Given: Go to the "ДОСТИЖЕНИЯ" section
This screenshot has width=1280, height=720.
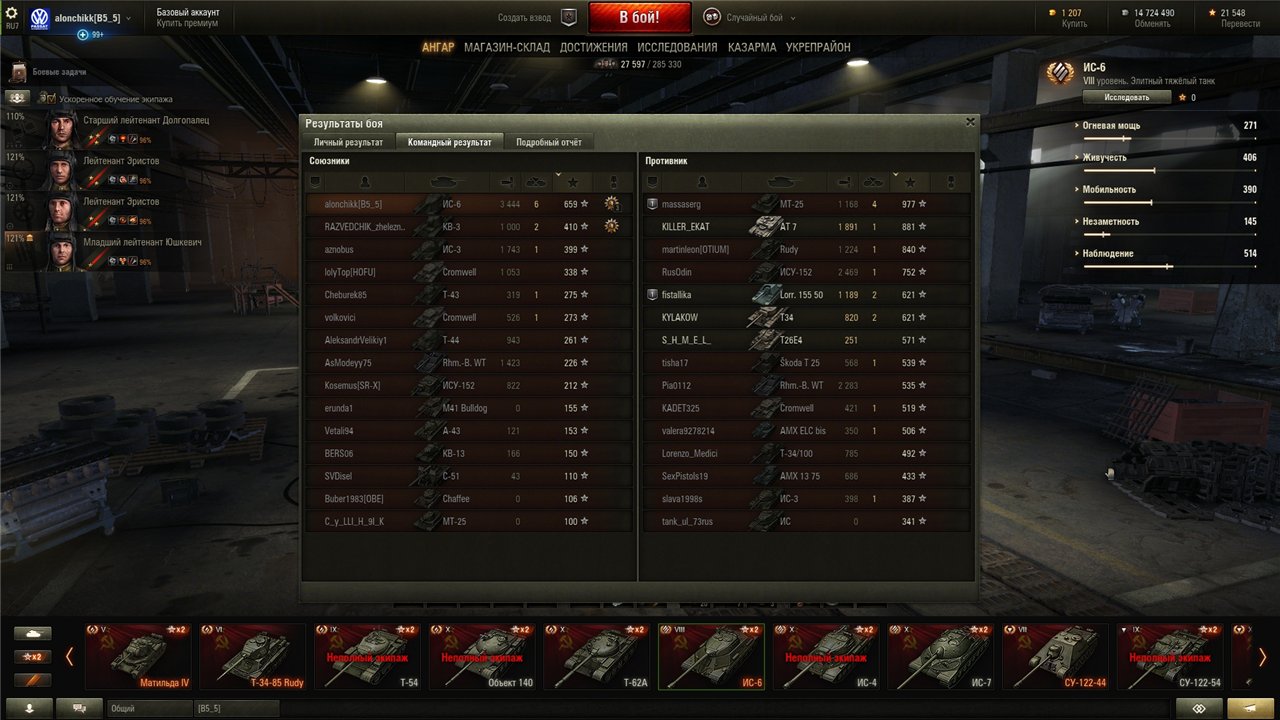Looking at the screenshot, I should (593, 47).
